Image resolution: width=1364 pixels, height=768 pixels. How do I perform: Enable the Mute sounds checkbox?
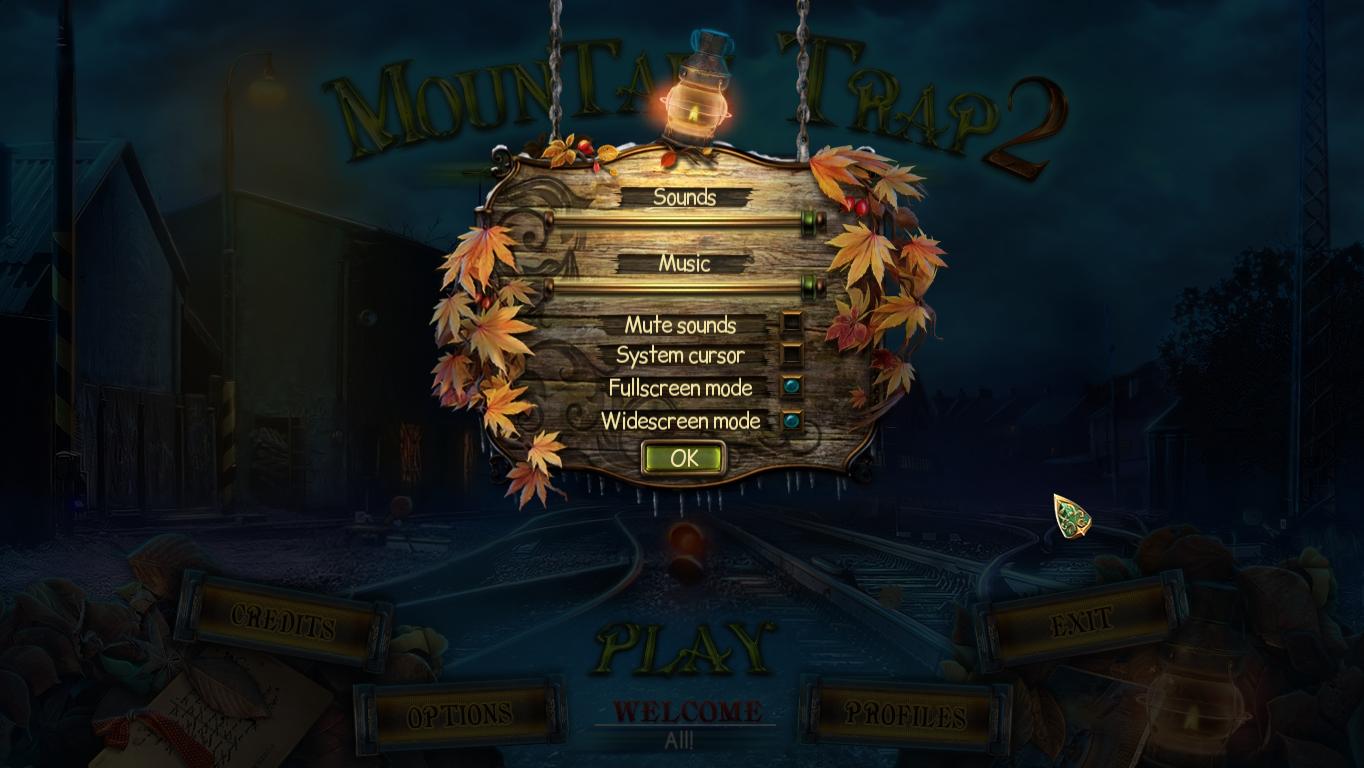pyautogui.click(x=791, y=324)
